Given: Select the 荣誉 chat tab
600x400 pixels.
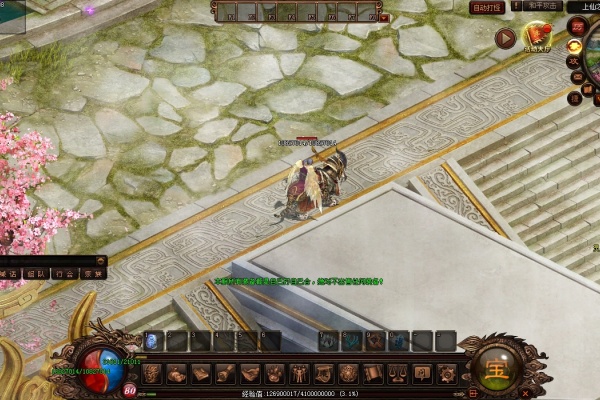Looking at the screenshot, I should click(x=92, y=273).
